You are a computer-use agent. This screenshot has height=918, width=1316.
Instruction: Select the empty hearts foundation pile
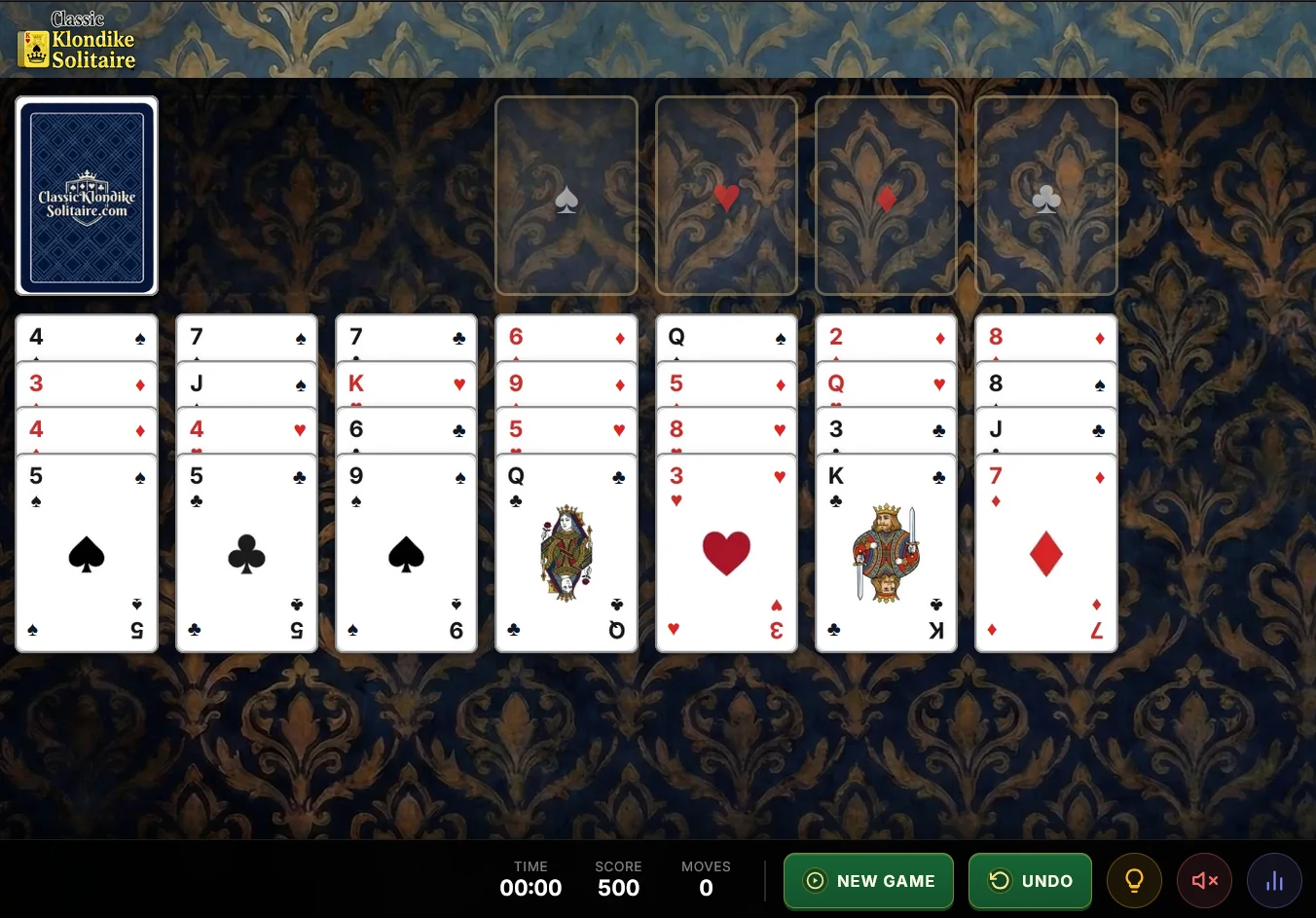pos(726,196)
